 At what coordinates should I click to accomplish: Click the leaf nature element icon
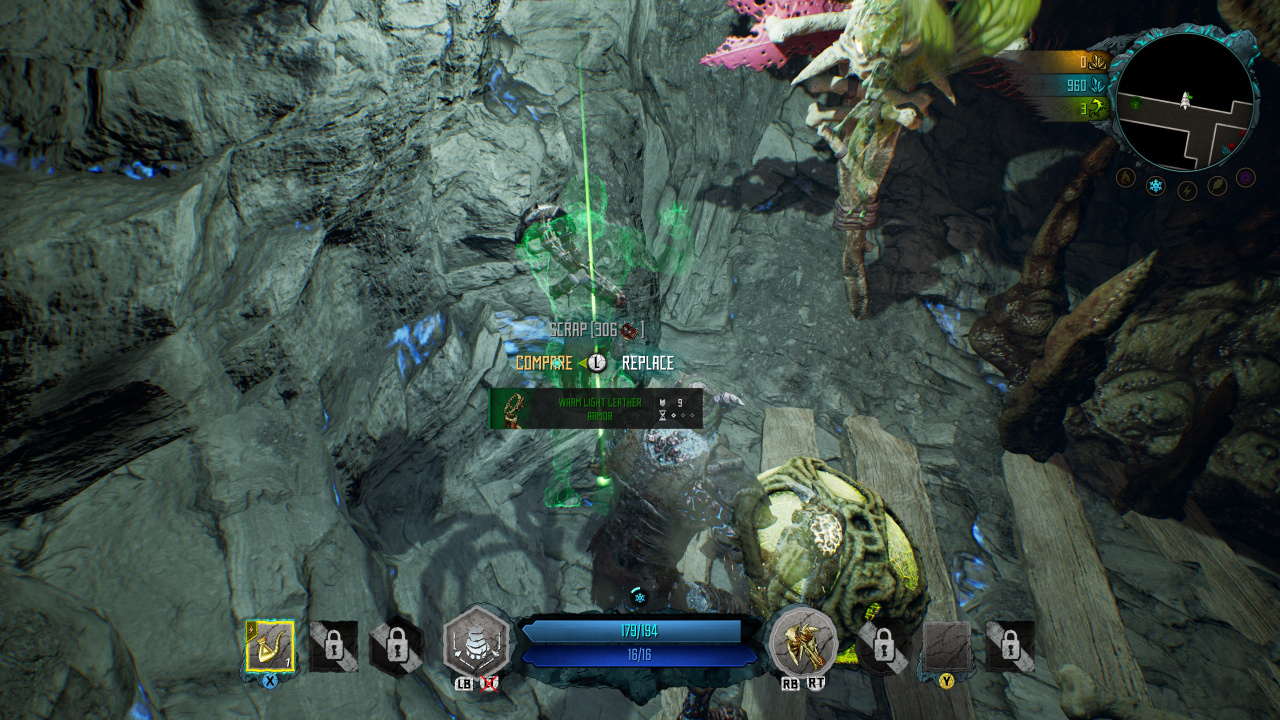(x=1217, y=185)
